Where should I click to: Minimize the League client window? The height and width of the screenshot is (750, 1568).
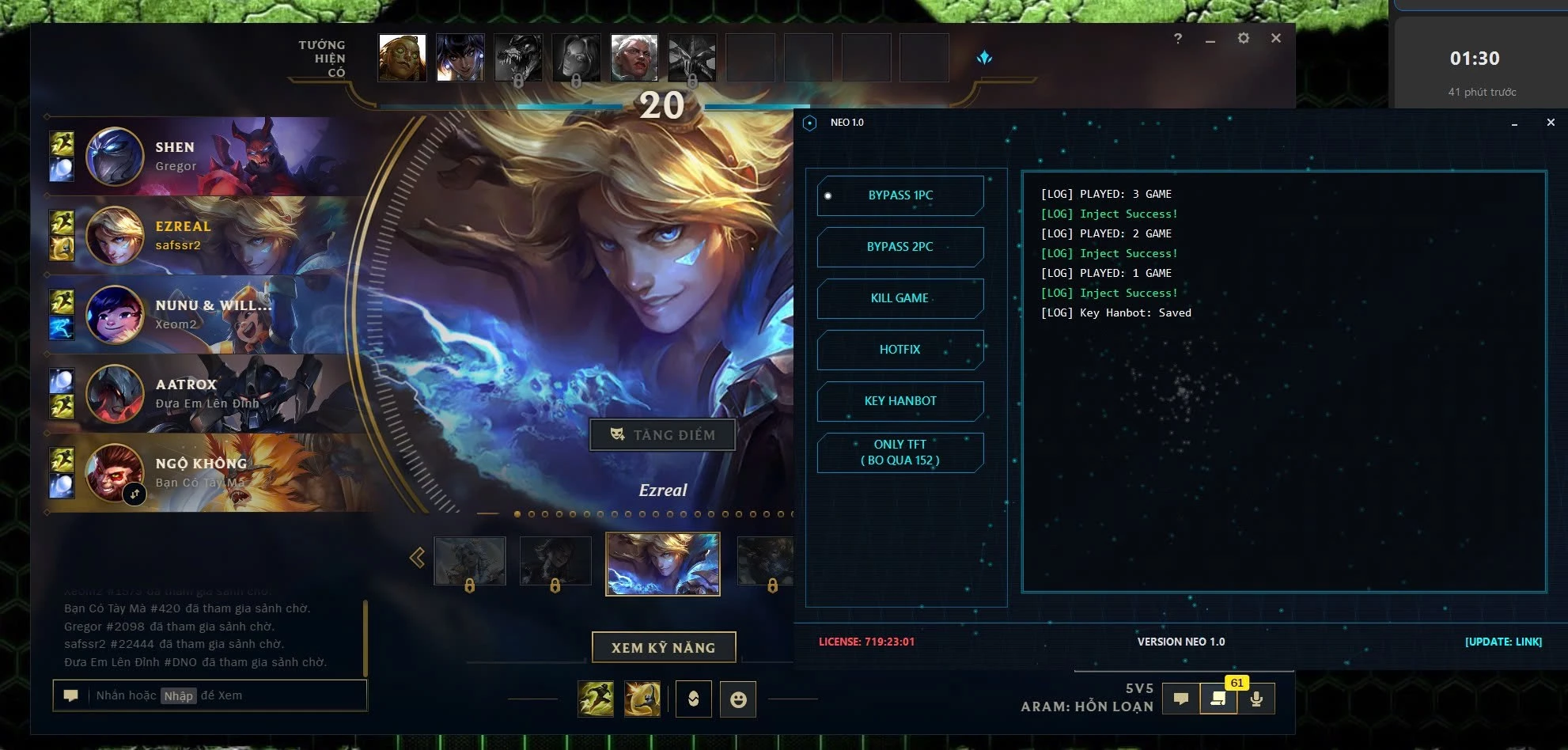pos(1210,39)
